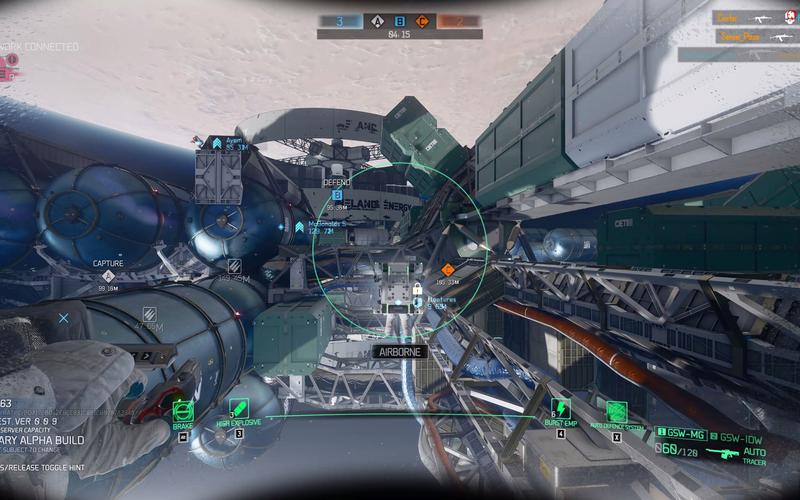Select objective A in the top score bar
This screenshot has height=500, width=800.
377,20
